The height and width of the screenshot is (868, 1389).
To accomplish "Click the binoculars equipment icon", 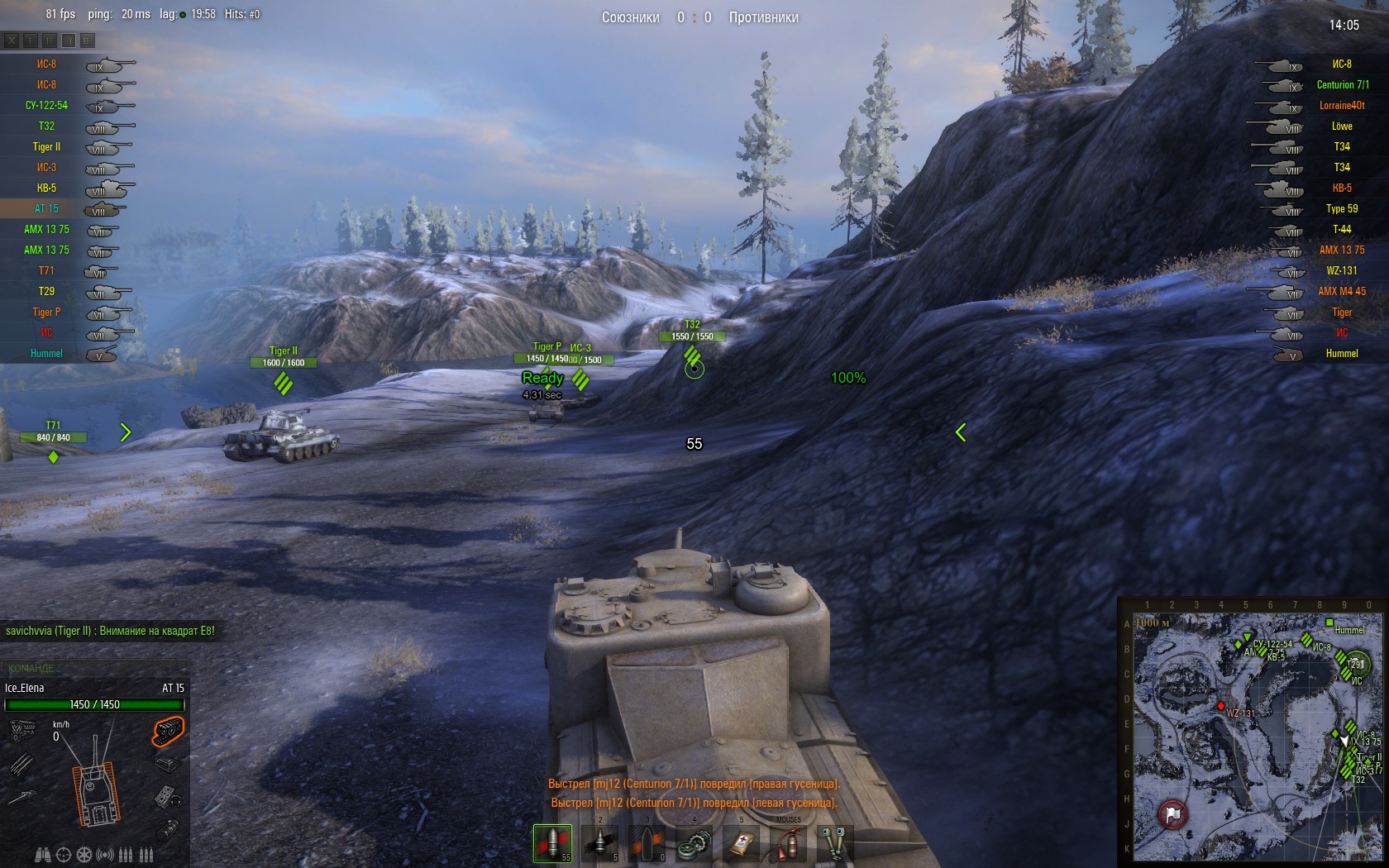I will coord(43,855).
